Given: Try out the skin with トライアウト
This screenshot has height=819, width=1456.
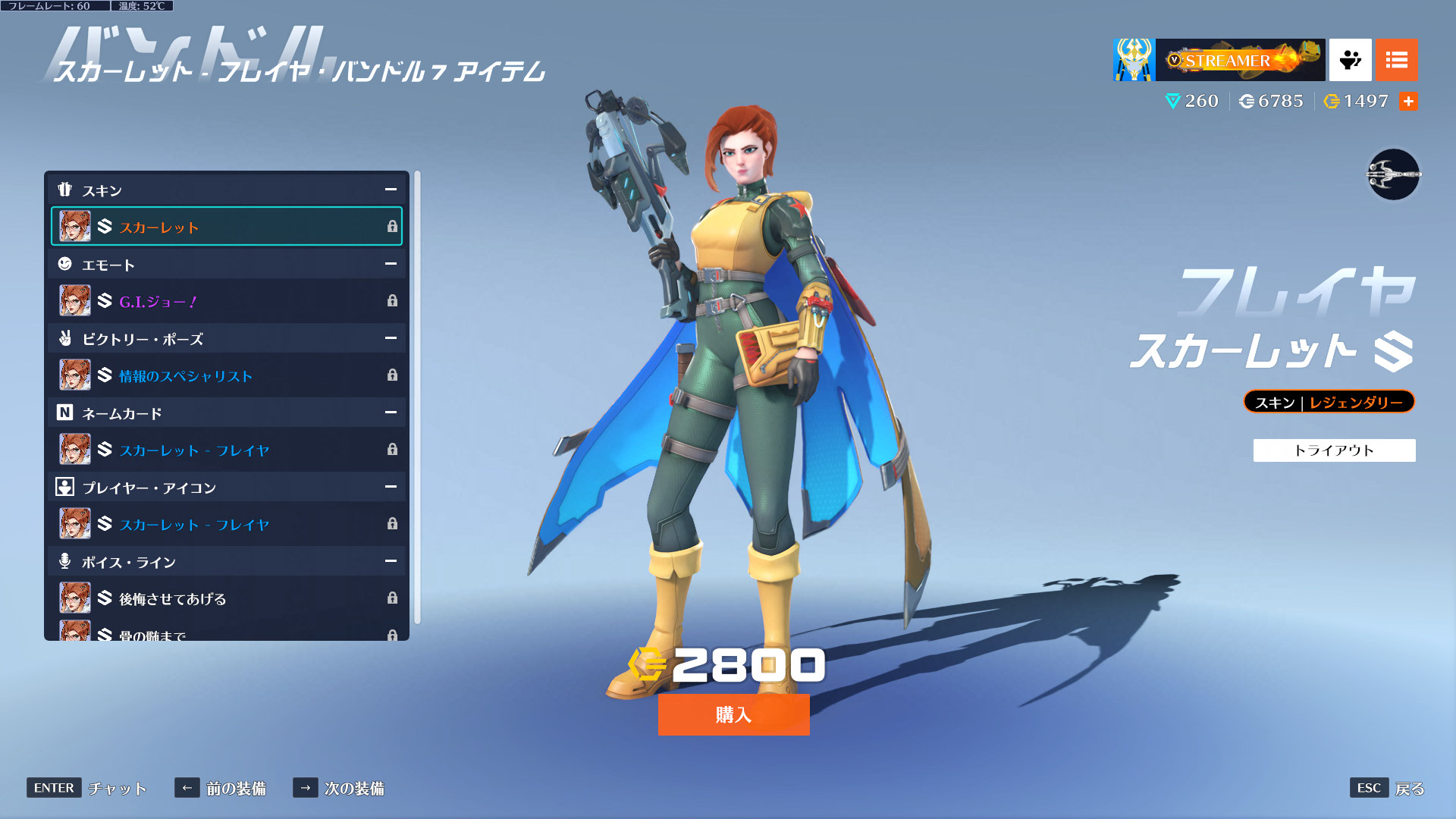Looking at the screenshot, I should pos(1334,450).
